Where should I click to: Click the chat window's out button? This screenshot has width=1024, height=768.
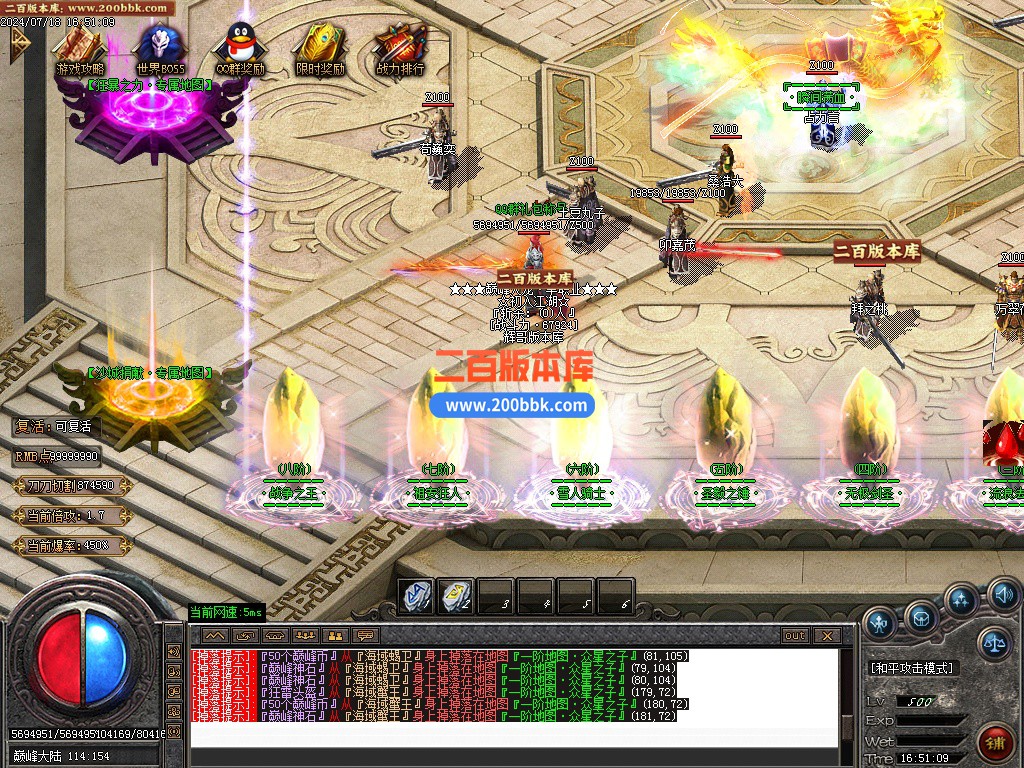[x=795, y=636]
